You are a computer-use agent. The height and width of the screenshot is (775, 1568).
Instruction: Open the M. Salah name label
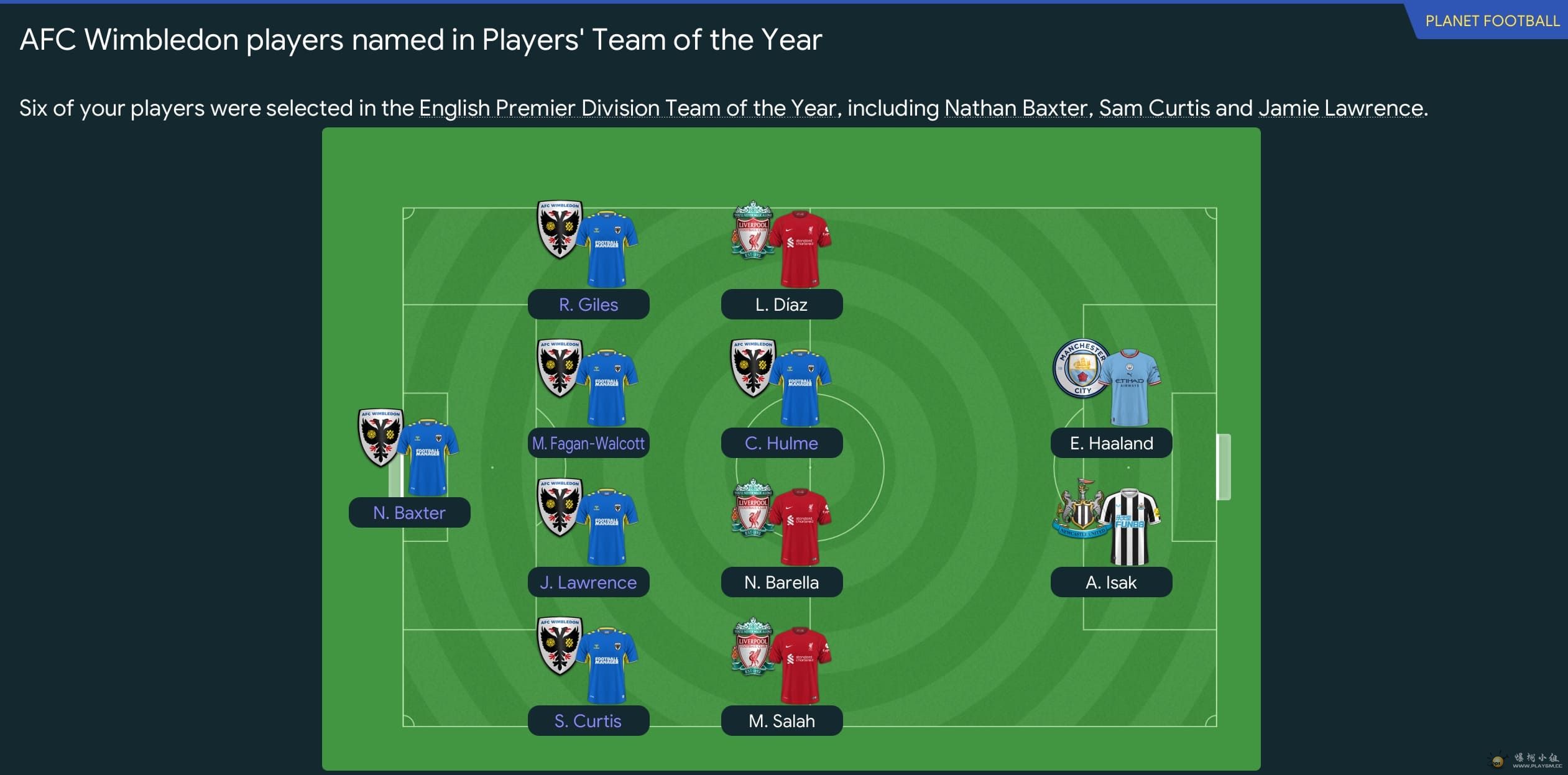pyautogui.click(x=782, y=721)
